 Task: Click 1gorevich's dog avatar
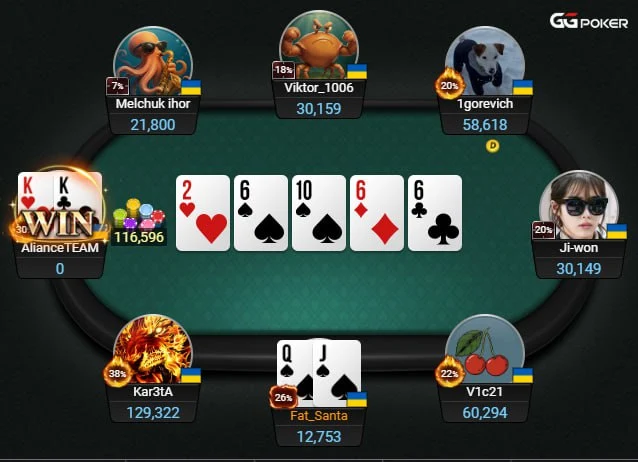click(485, 60)
